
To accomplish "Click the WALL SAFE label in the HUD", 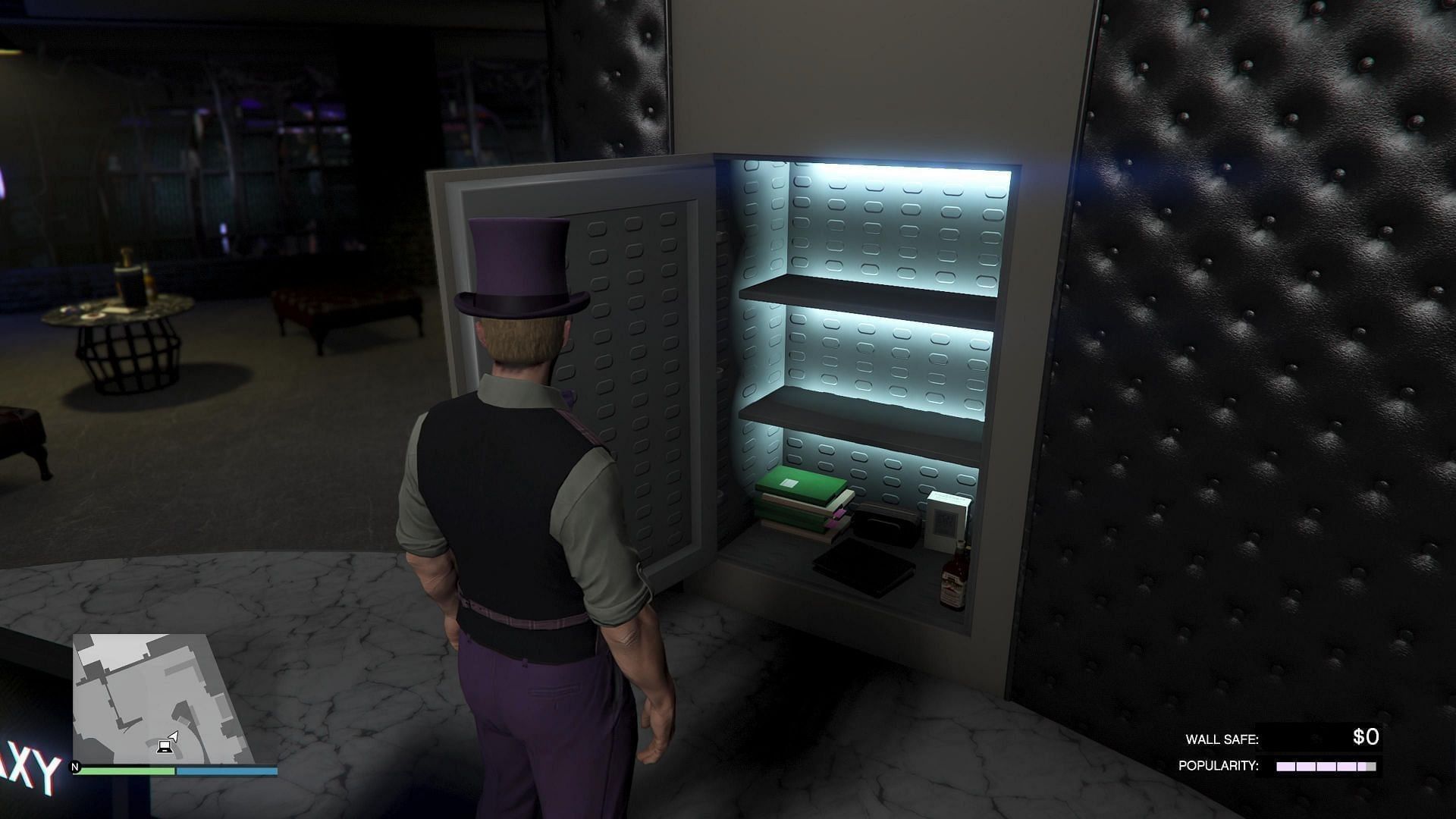I will pyautogui.click(x=1224, y=738).
